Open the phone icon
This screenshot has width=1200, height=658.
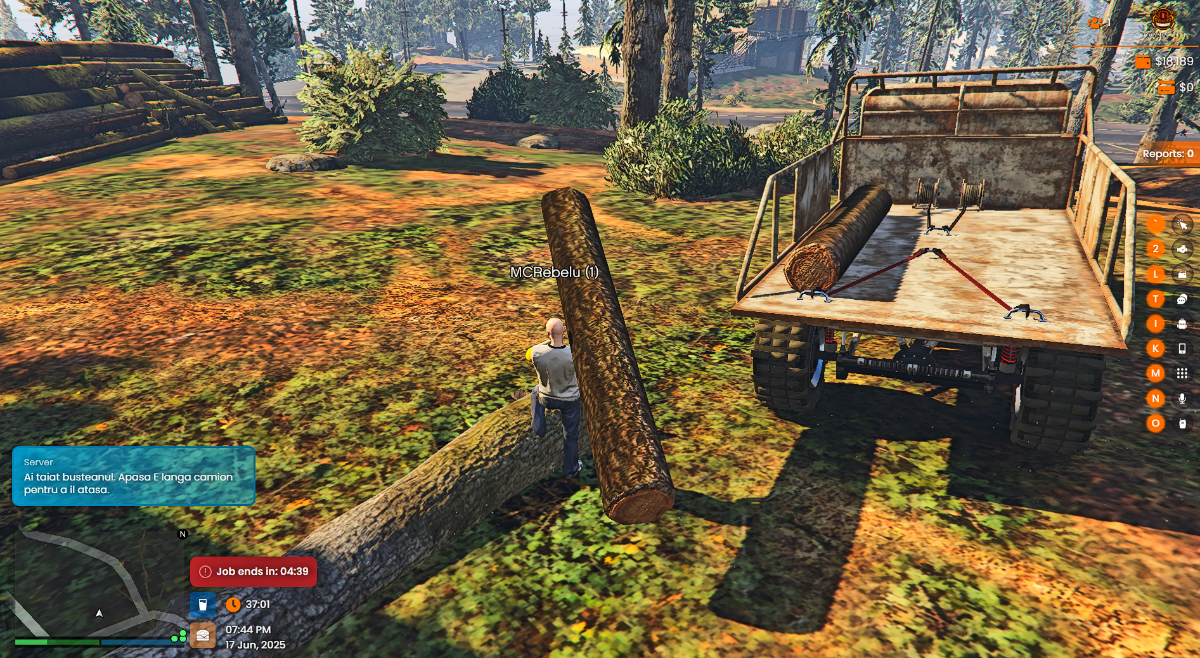tap(1182, 348)
